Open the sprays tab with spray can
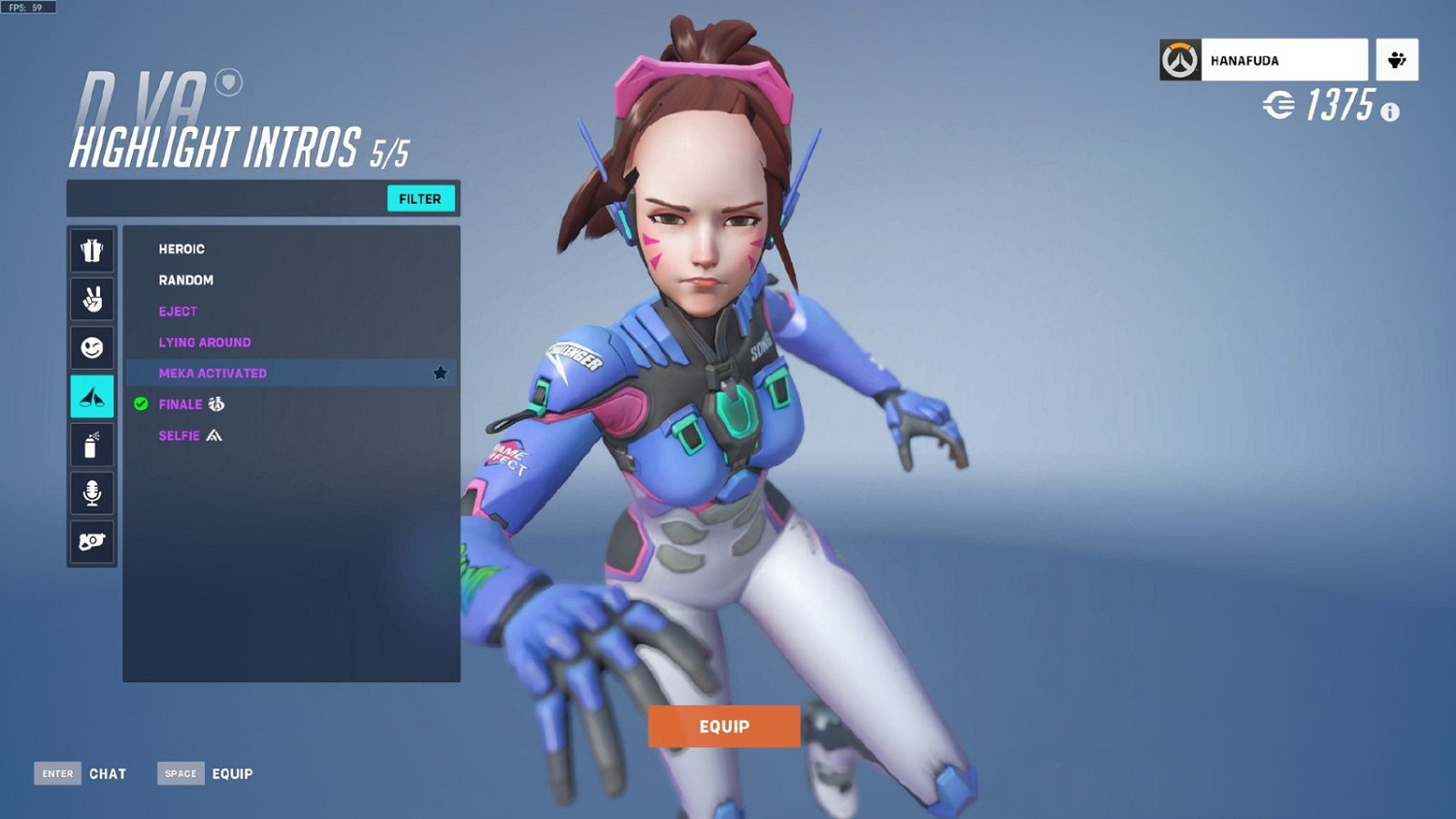This screenshot has width=1456, height=819. (92, 445)
